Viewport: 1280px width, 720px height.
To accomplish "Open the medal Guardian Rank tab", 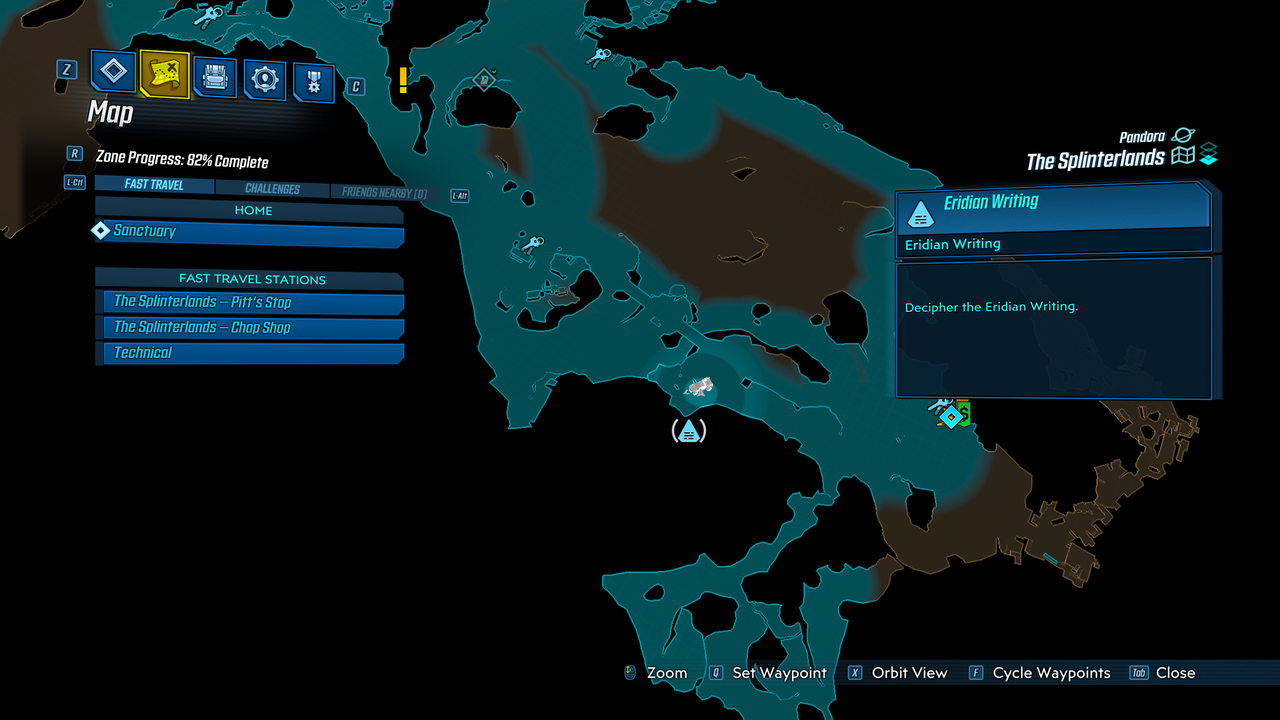I will click(314, 83).
